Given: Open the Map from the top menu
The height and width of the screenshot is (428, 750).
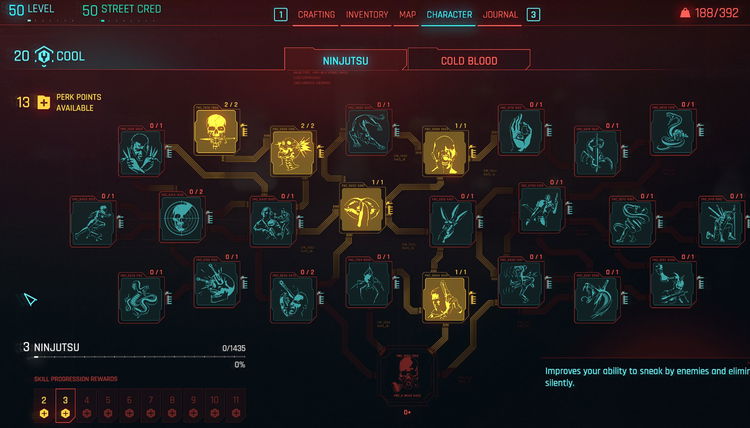Looking at the screenshot, I should (407, 15).
